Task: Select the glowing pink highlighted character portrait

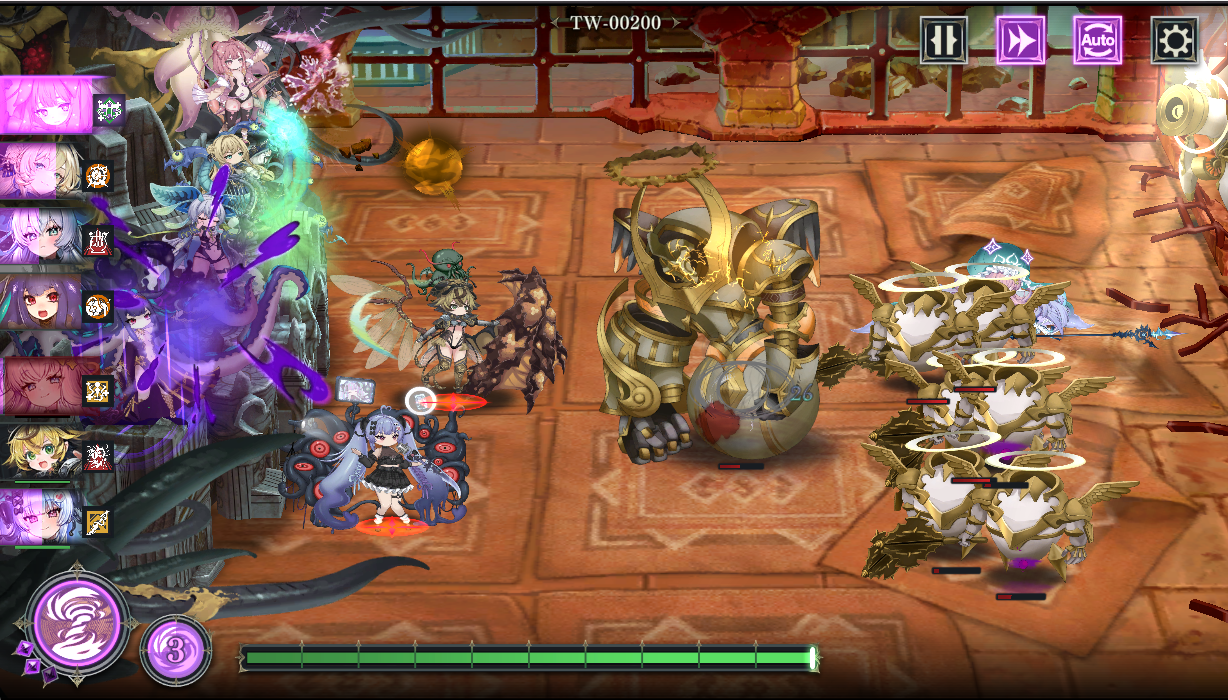Action: (x=46, y=105)
